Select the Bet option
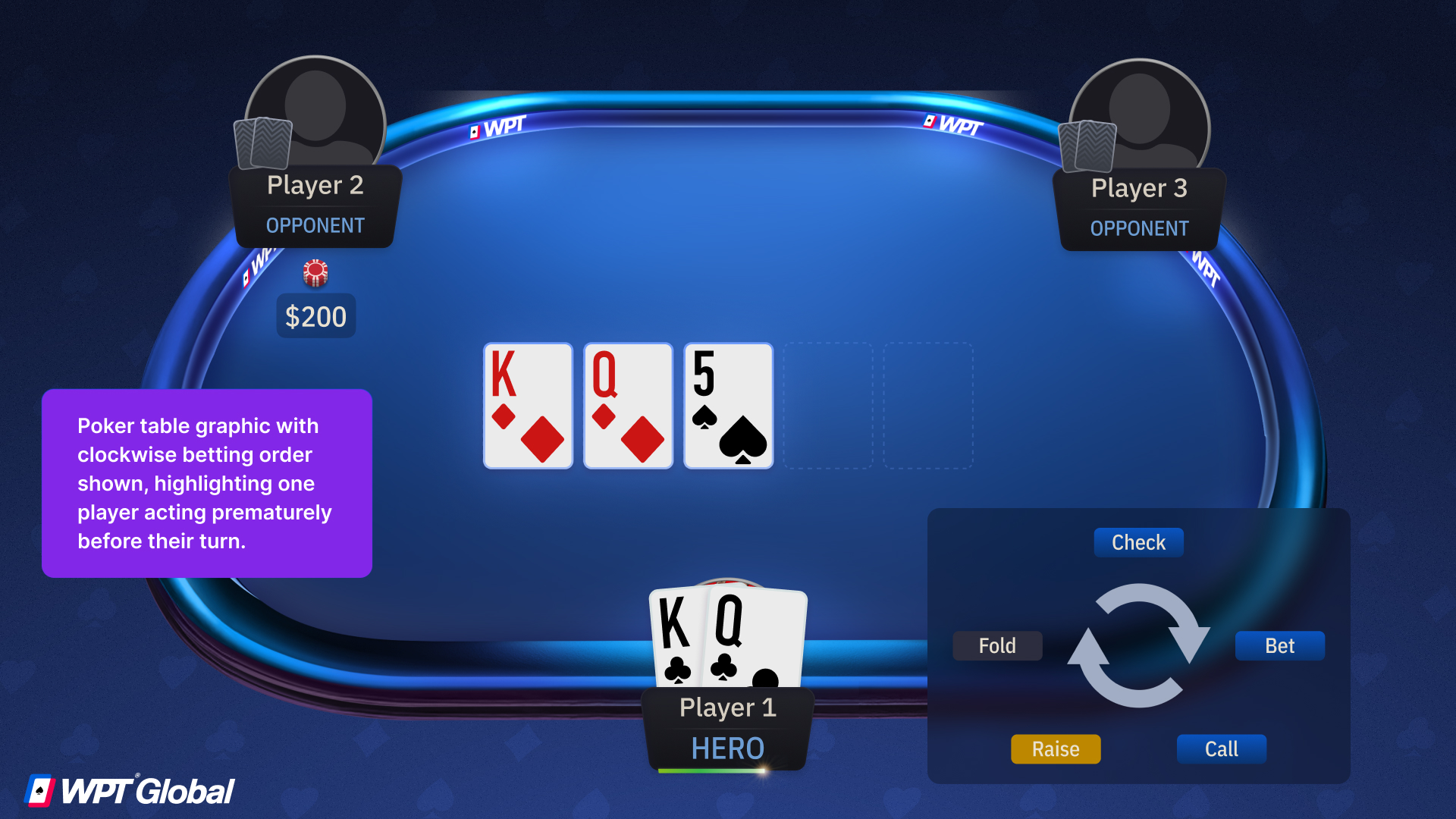The image size is (1456, 819). 1279,645
